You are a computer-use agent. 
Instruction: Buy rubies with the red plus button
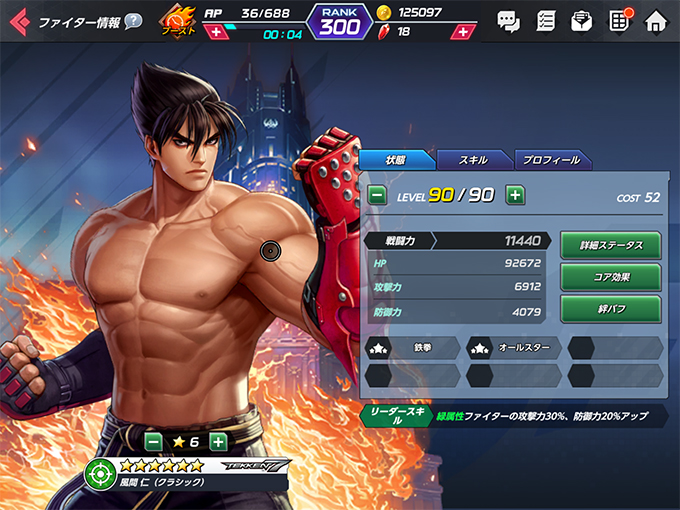[461, 33]
